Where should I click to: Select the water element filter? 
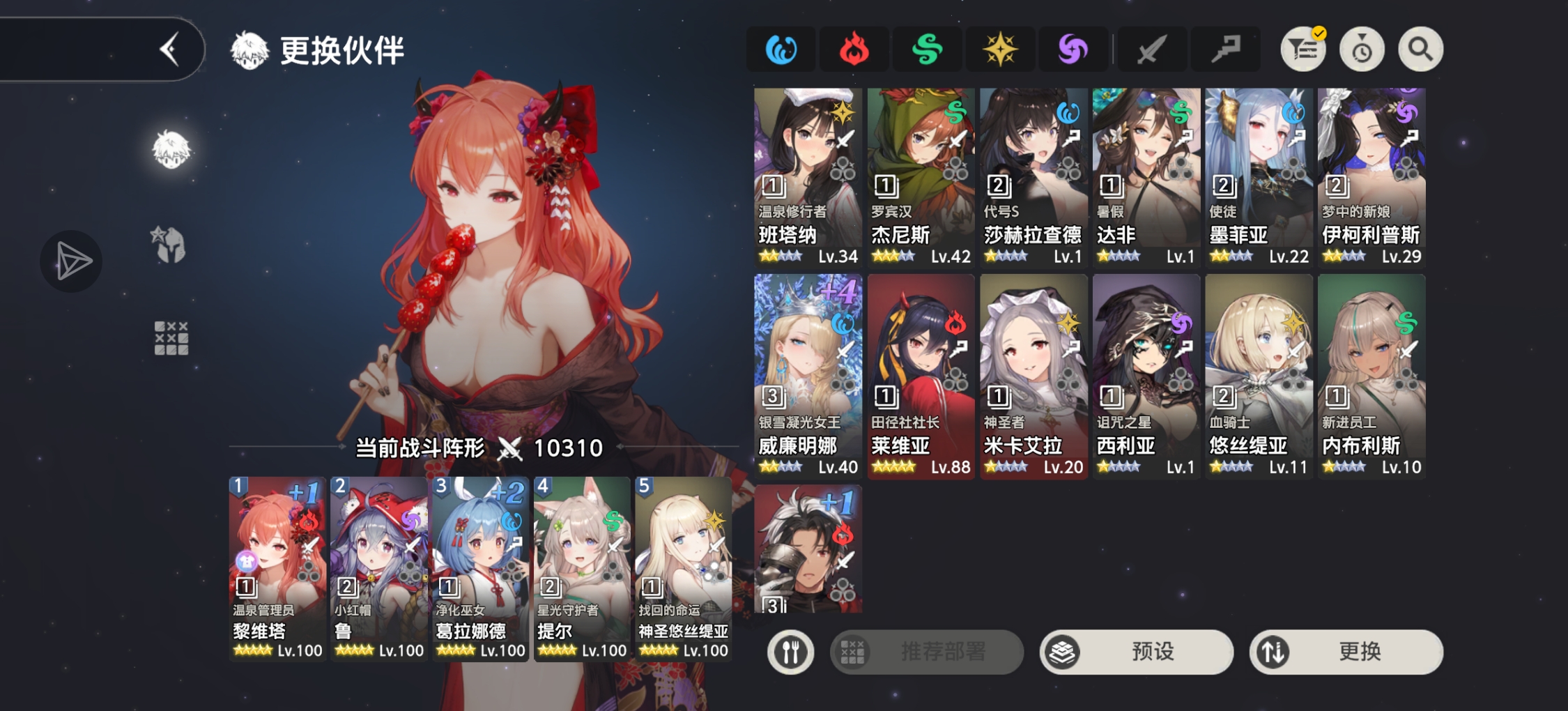pos(781,49)
